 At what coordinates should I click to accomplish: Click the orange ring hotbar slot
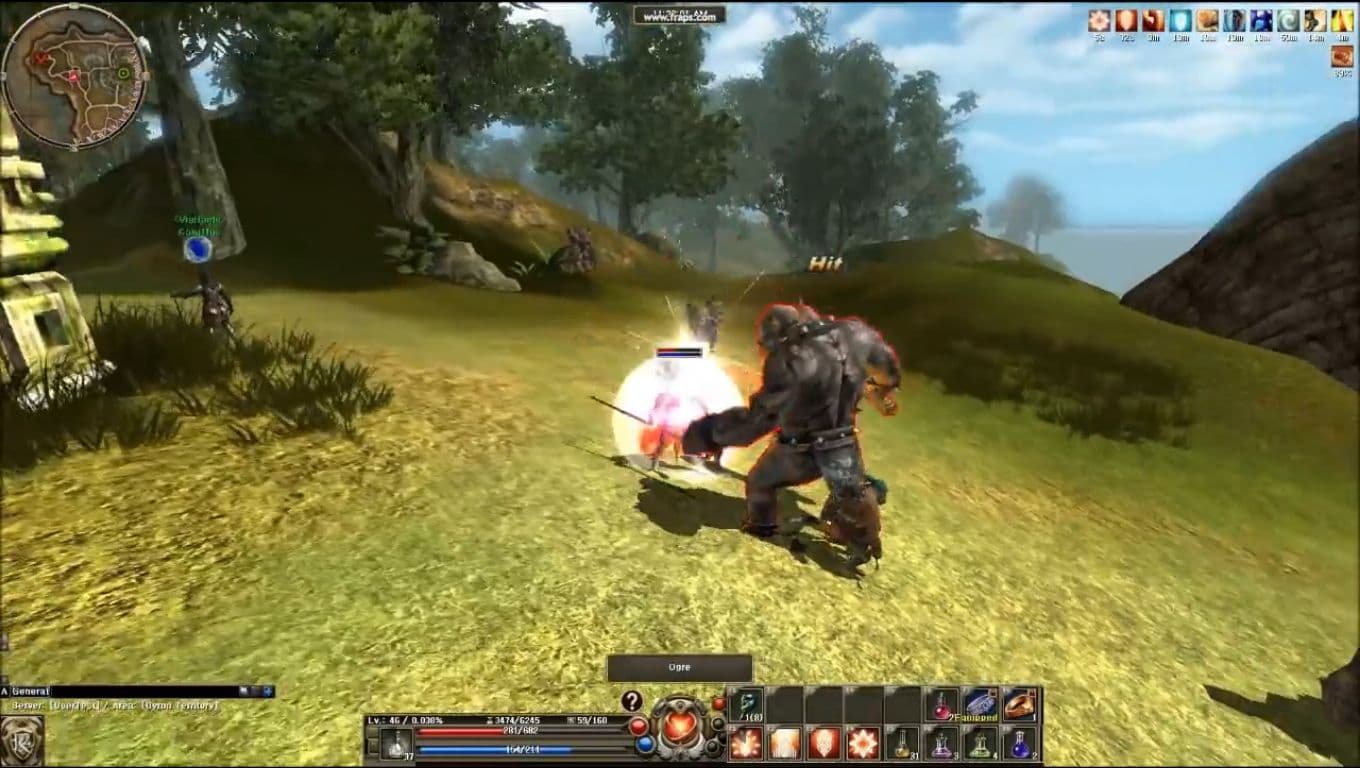click(1020, 704)
